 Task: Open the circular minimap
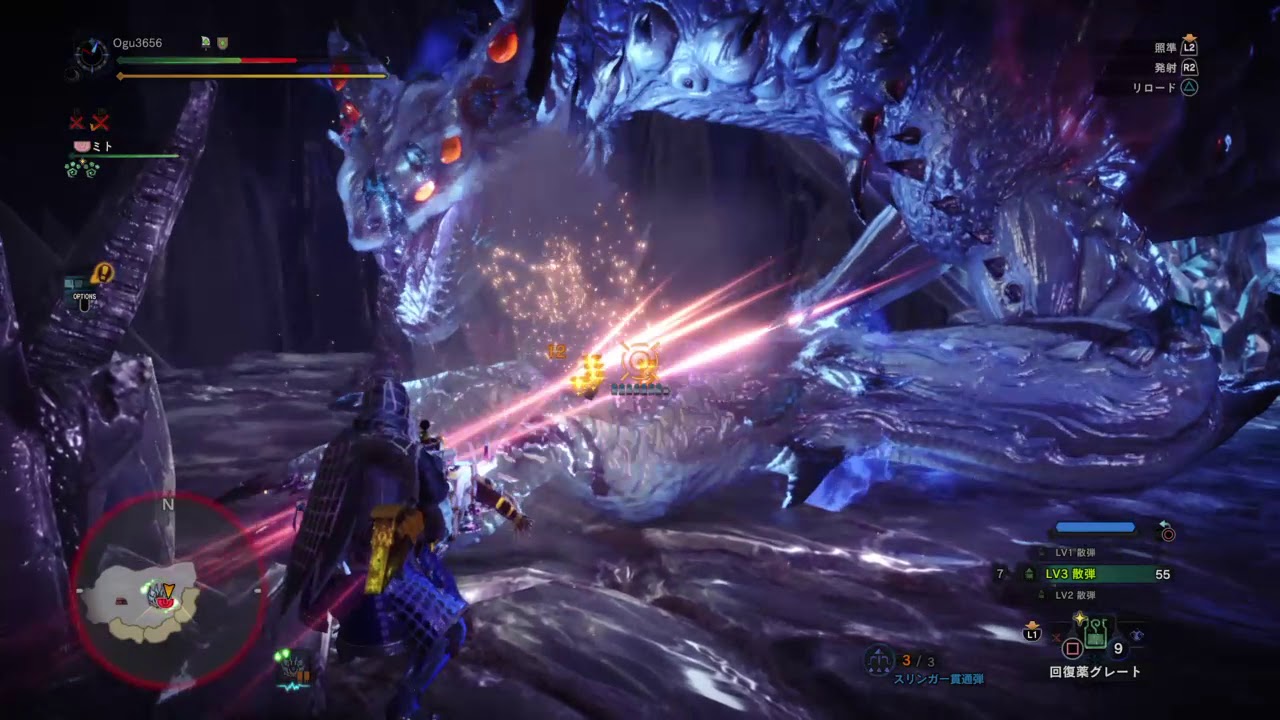[167, 590]
